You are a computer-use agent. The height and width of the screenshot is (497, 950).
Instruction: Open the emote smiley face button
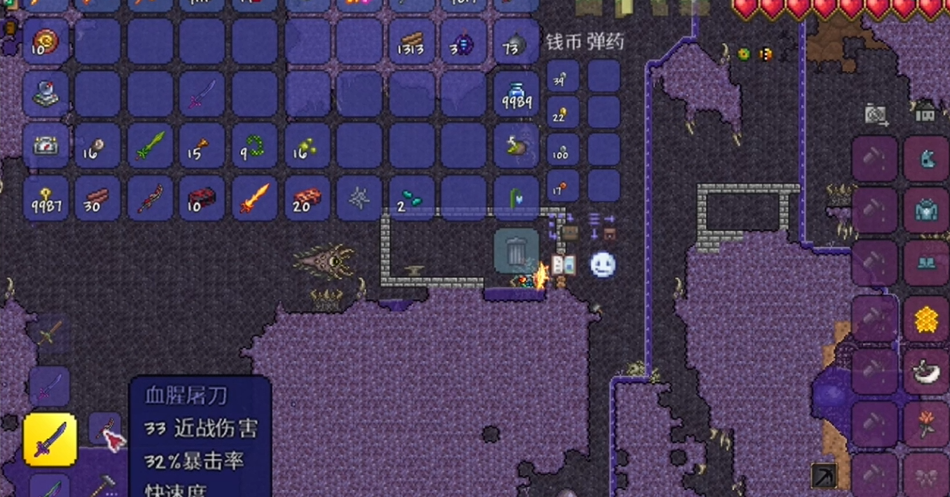click(x=602, y=264)
